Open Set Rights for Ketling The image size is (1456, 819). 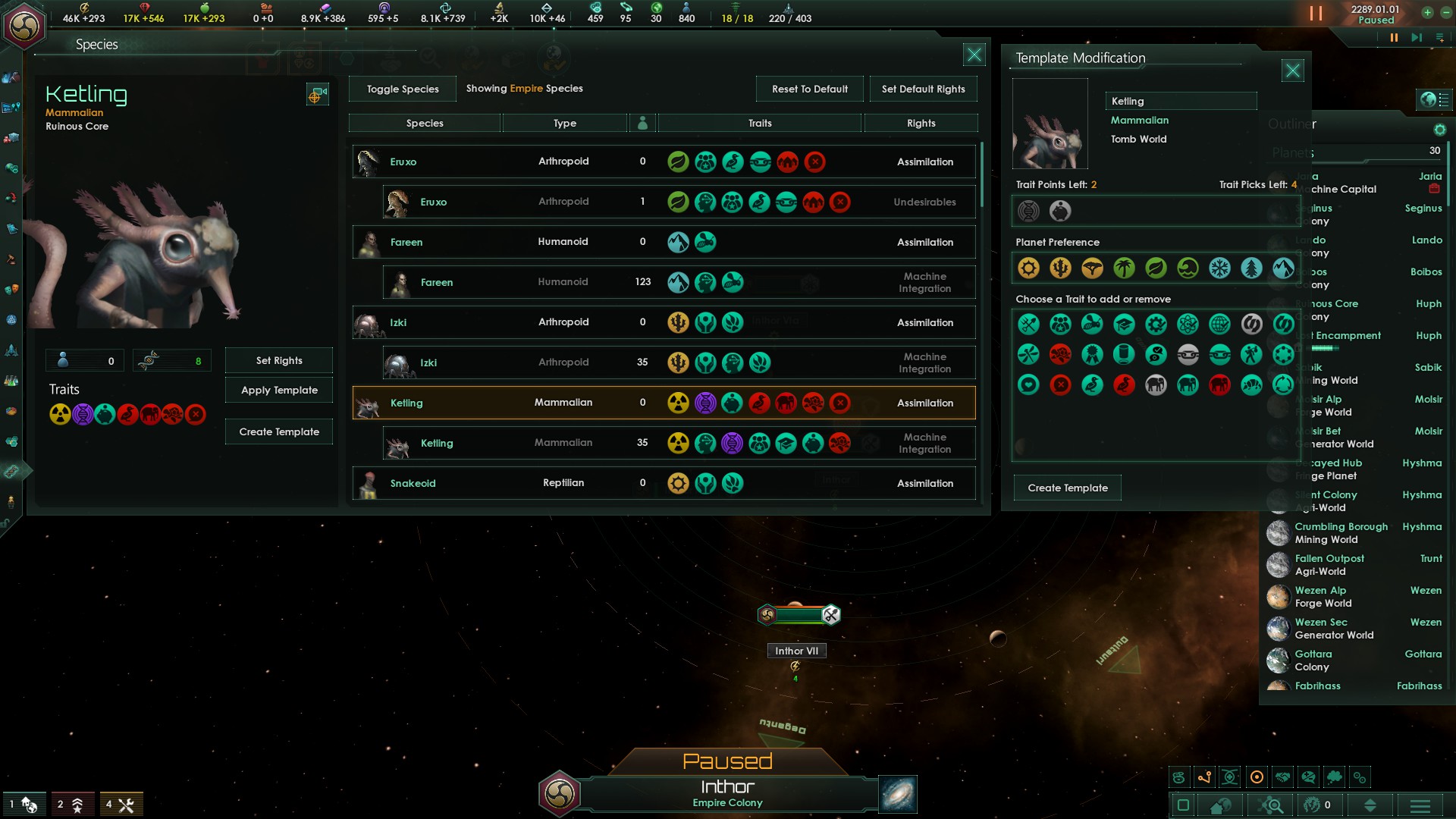tap(279, 360)
